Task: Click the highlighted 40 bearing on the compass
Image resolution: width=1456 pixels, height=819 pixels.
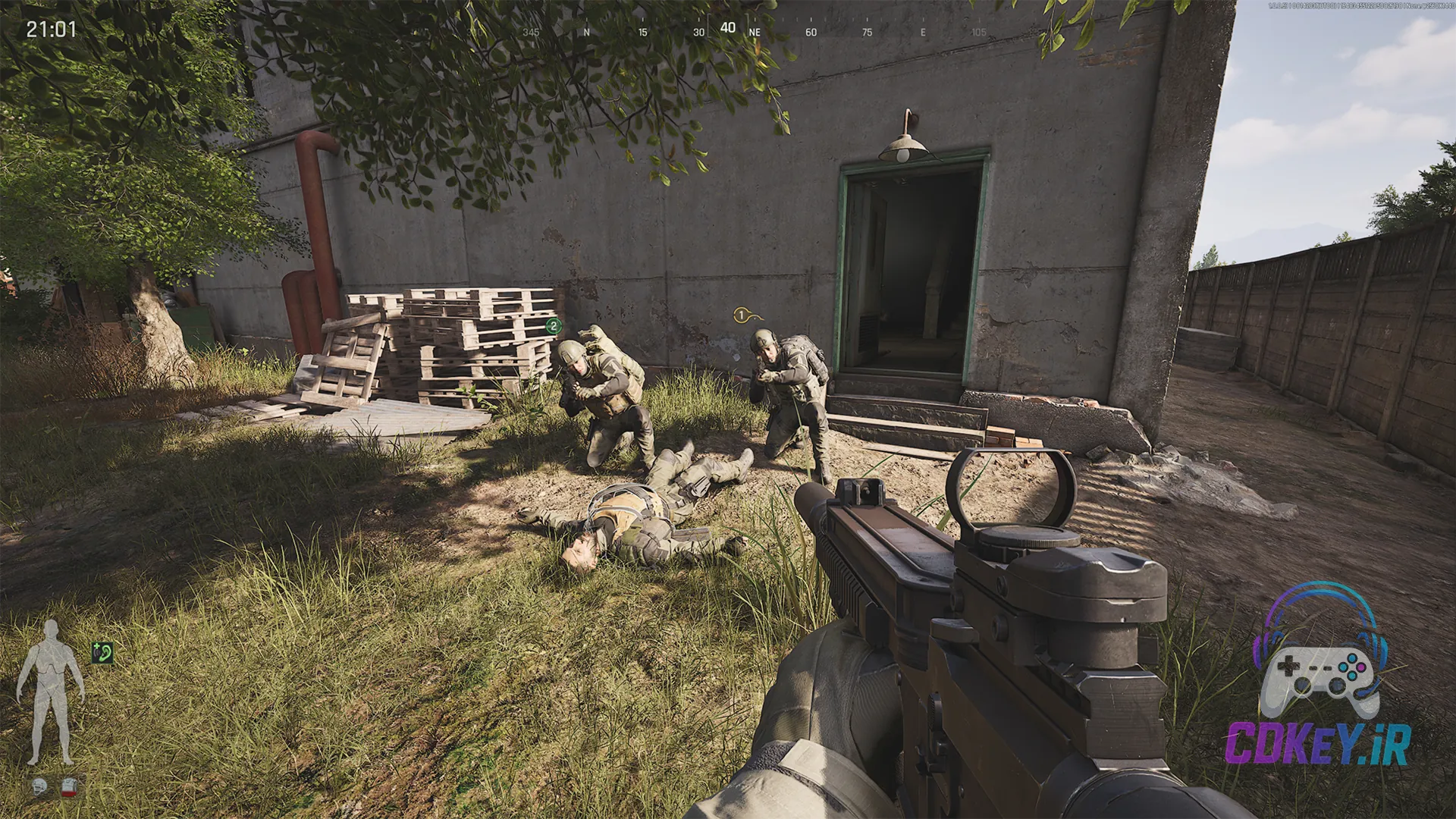Action: click(728, 28)
